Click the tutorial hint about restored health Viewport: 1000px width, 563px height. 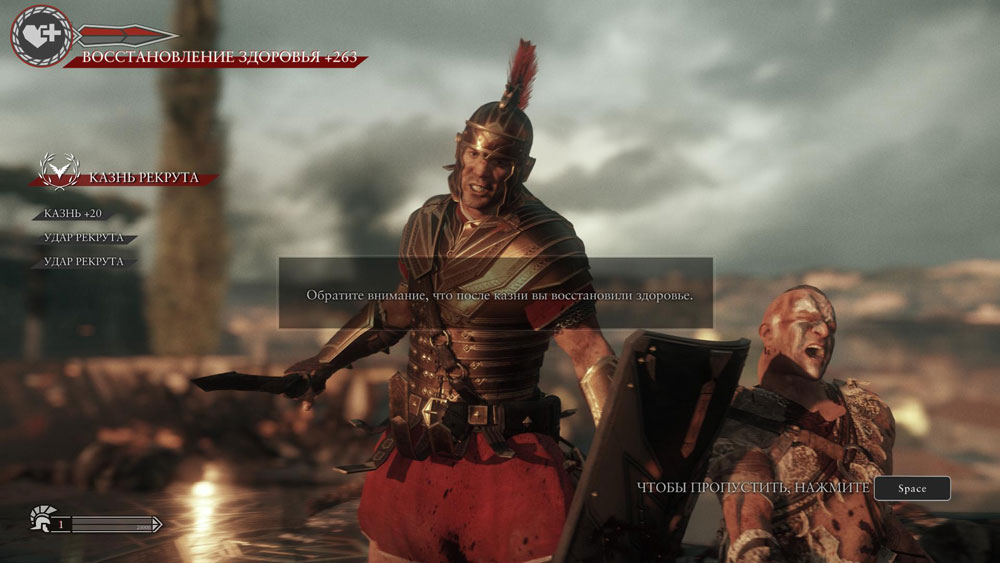click(495, 296)
